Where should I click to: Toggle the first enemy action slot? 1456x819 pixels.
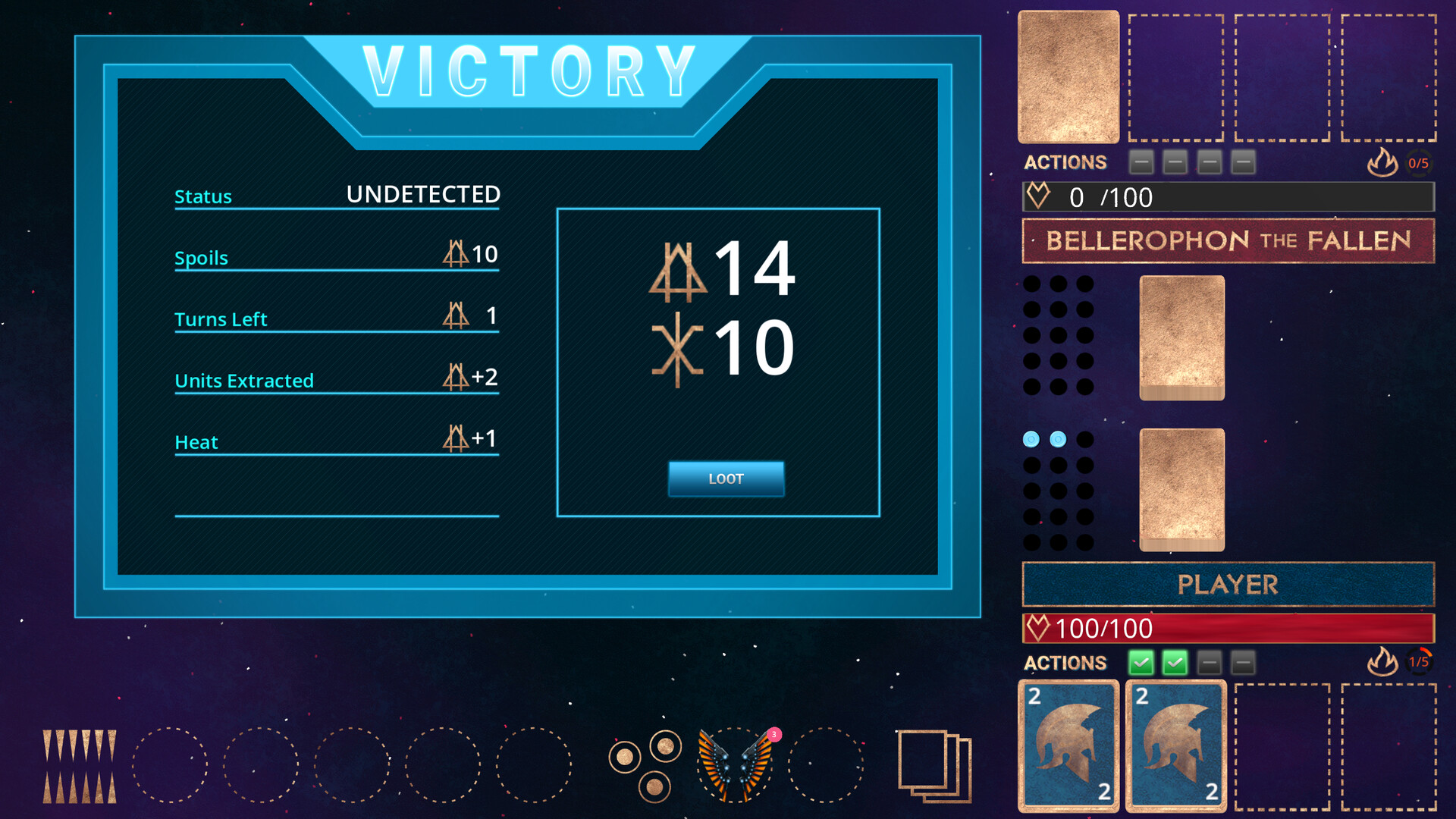(1141, 162)
